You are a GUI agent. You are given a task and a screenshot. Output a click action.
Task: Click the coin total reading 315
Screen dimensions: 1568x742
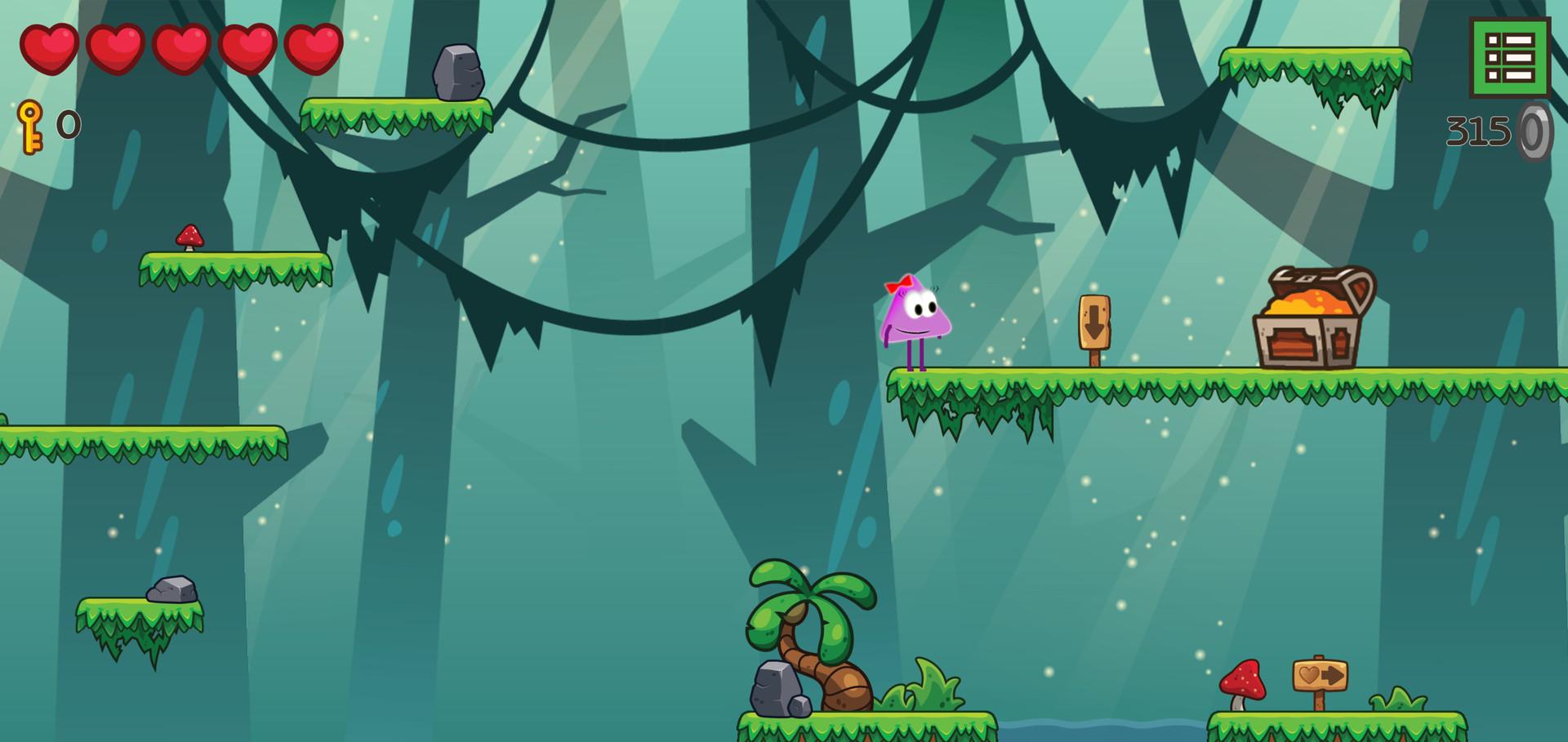(x=1477, y=127)
